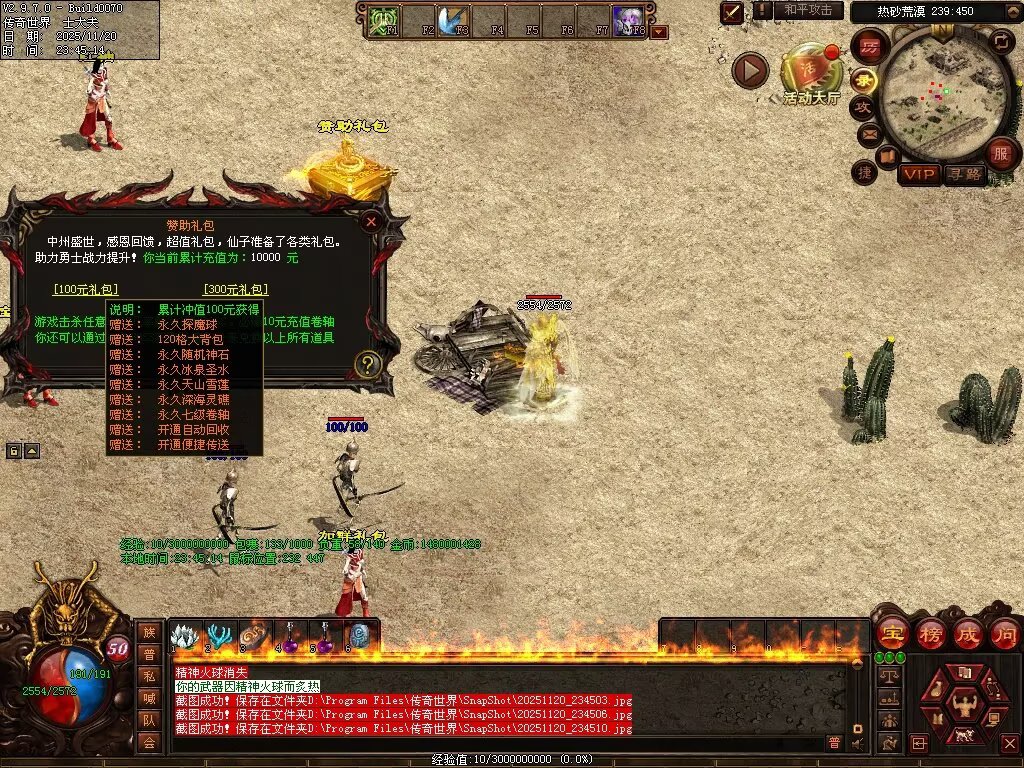Open the VIP panel
This screenshot has height=768, width=1024.
click(918, 174)
